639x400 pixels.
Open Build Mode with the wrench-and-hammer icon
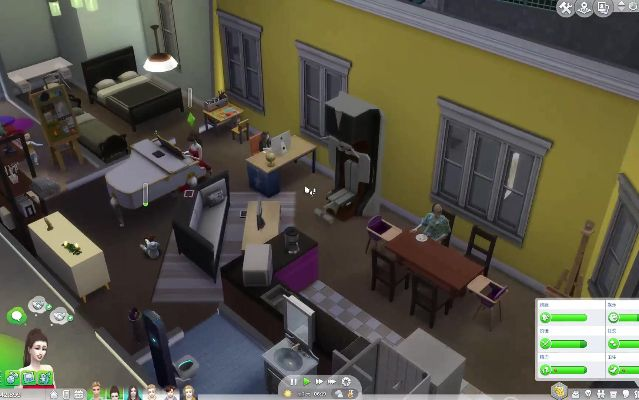pos(567,8)
